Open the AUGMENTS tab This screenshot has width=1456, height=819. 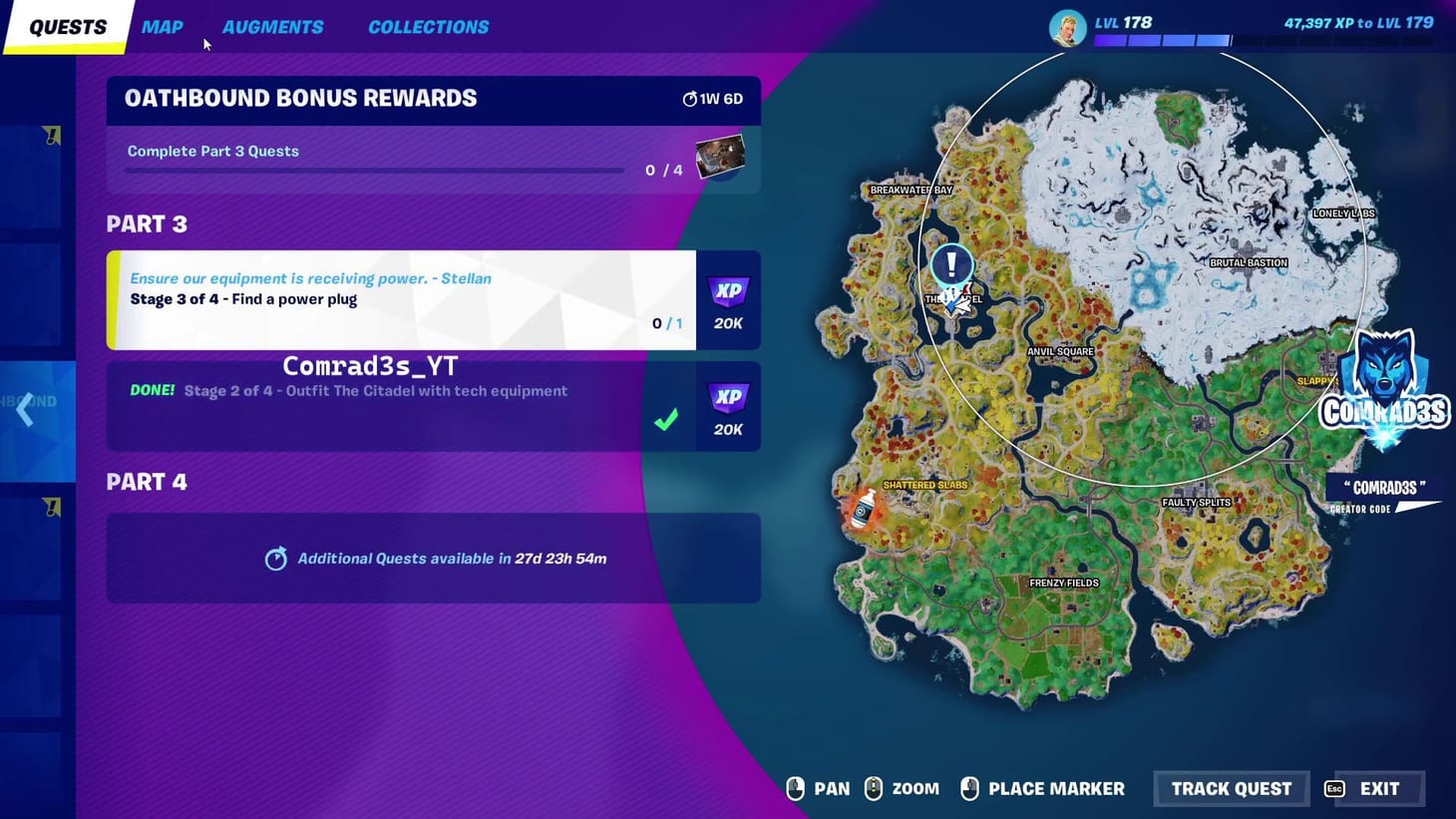coord(273,27)
